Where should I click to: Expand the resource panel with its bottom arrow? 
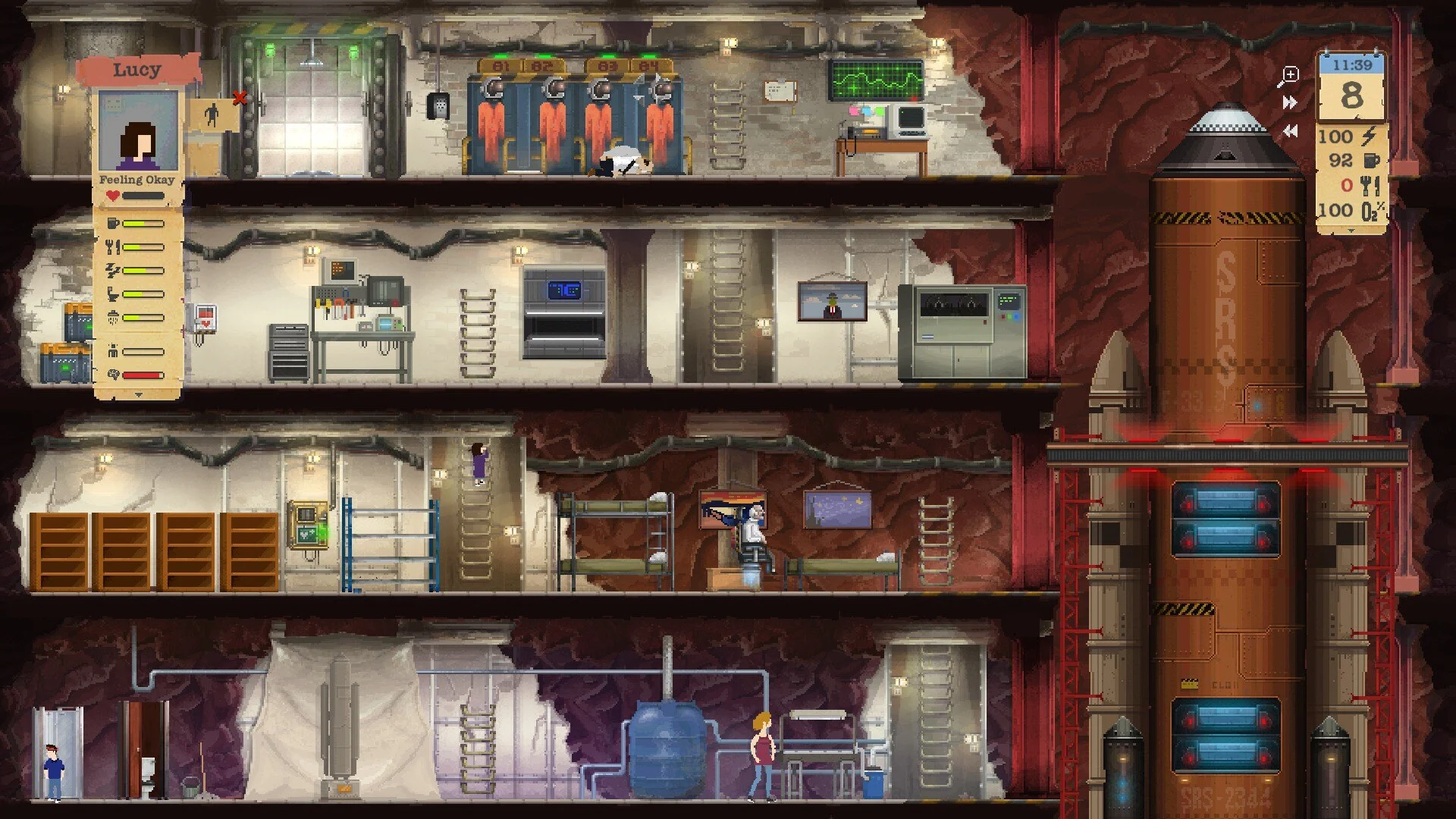click(x=1351, y=231)
